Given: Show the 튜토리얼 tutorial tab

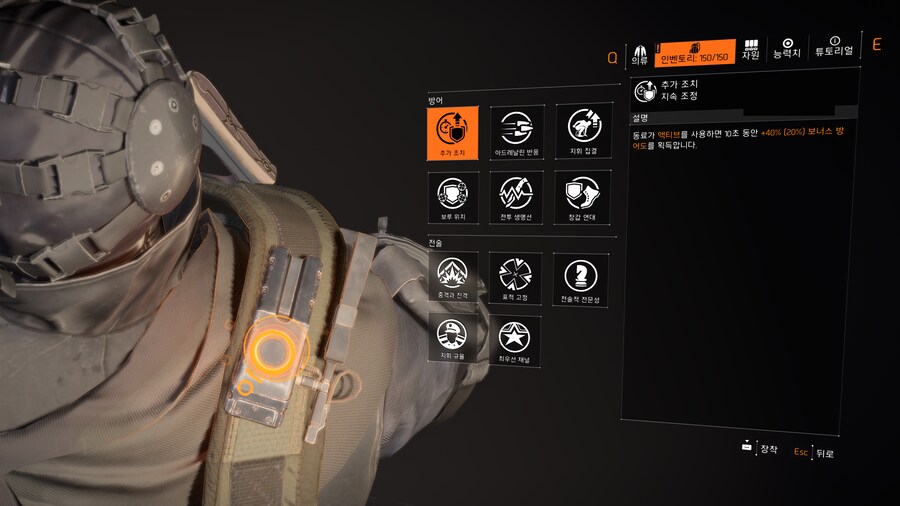Looking at the screenshot, I should coord(834,48).
